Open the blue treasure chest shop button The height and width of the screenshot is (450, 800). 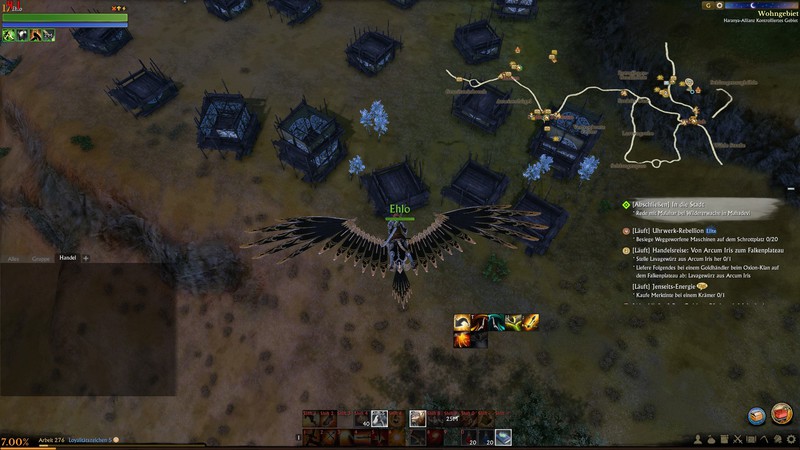(x=757, y=415)
